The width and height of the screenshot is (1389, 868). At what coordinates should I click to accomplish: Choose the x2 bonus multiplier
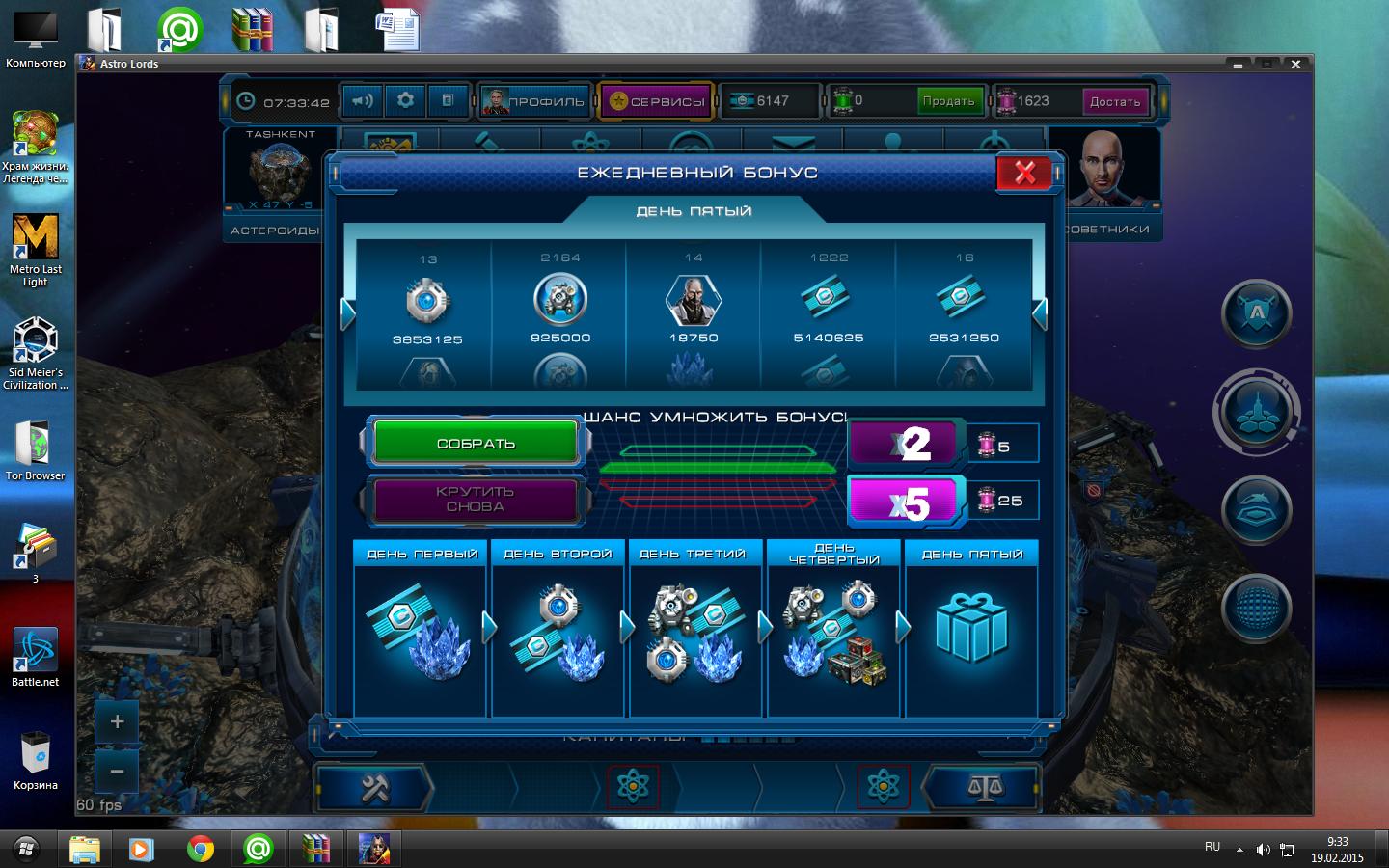click(904, 444)
